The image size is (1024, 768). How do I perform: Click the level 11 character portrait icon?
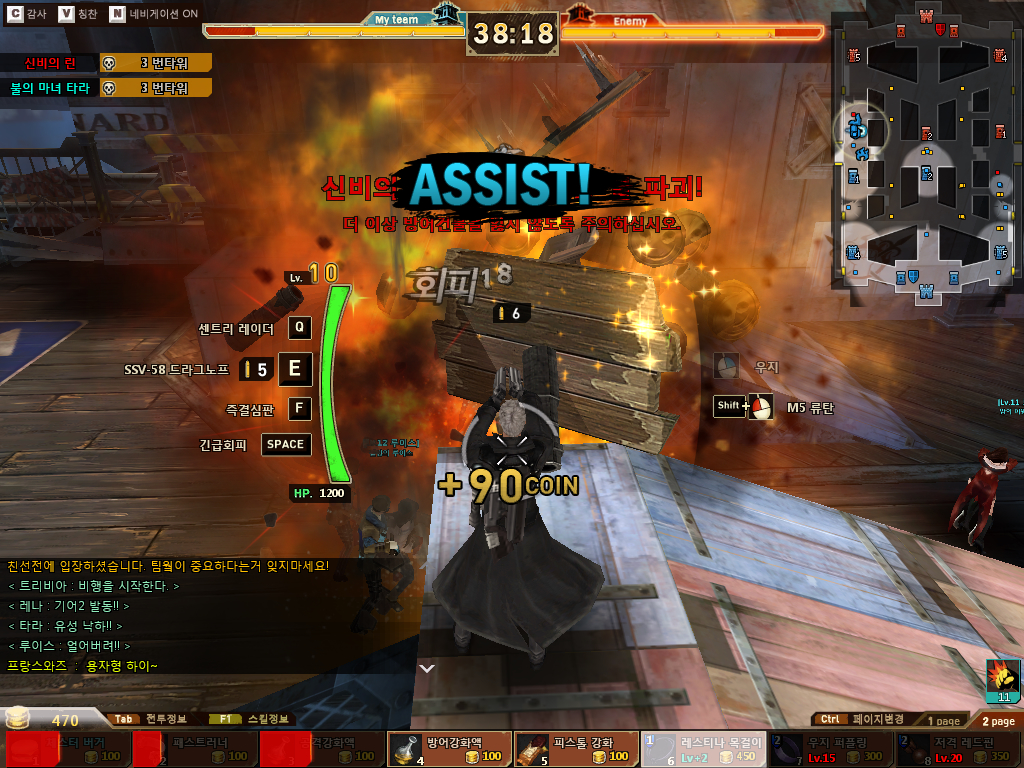click(x=1002, y=681)
